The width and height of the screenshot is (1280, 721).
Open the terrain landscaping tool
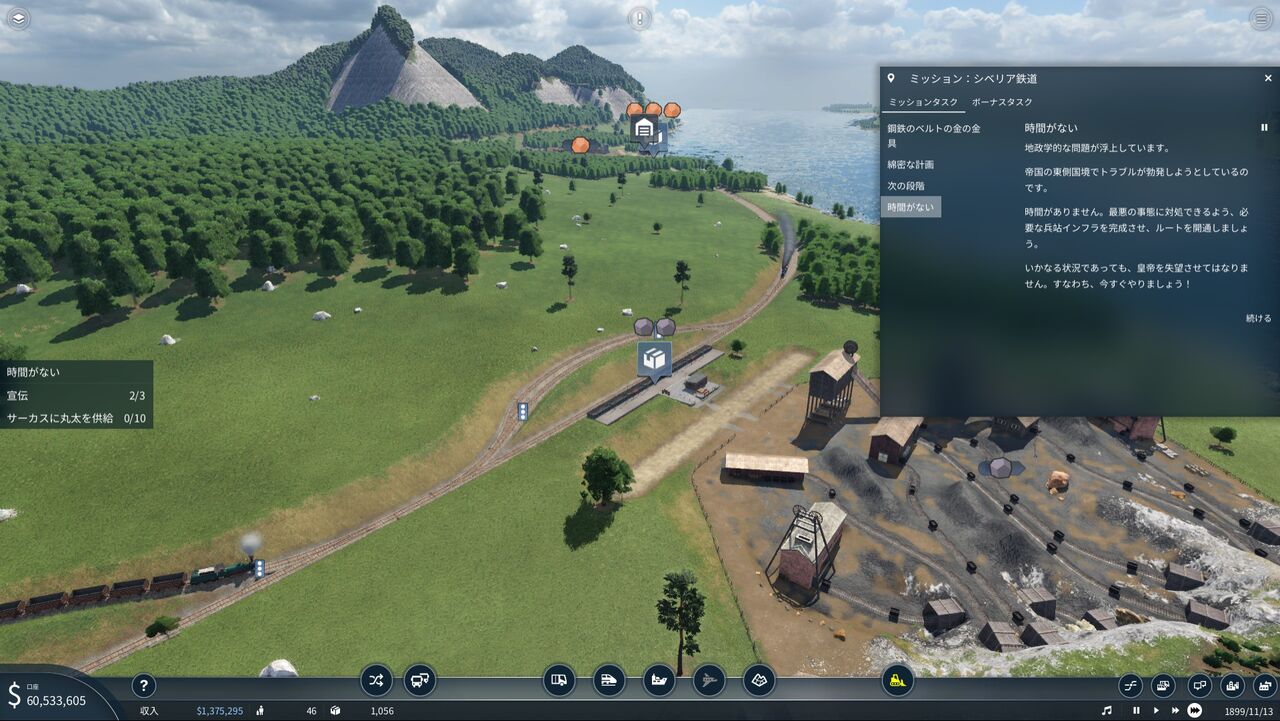pyautogui.click(x=759, y=681)
